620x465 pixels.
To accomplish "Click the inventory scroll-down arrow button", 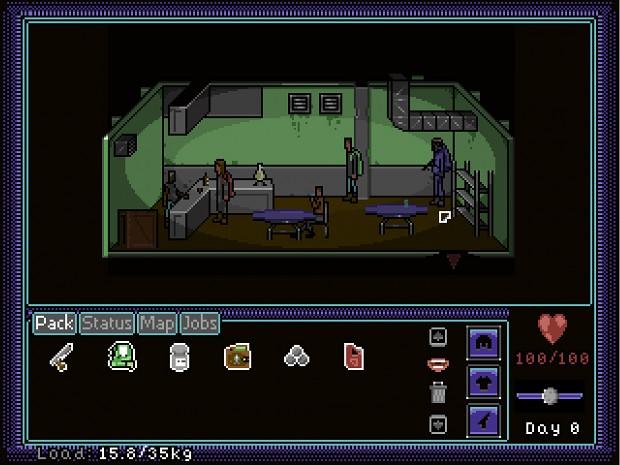I will [x=437, y=423].
